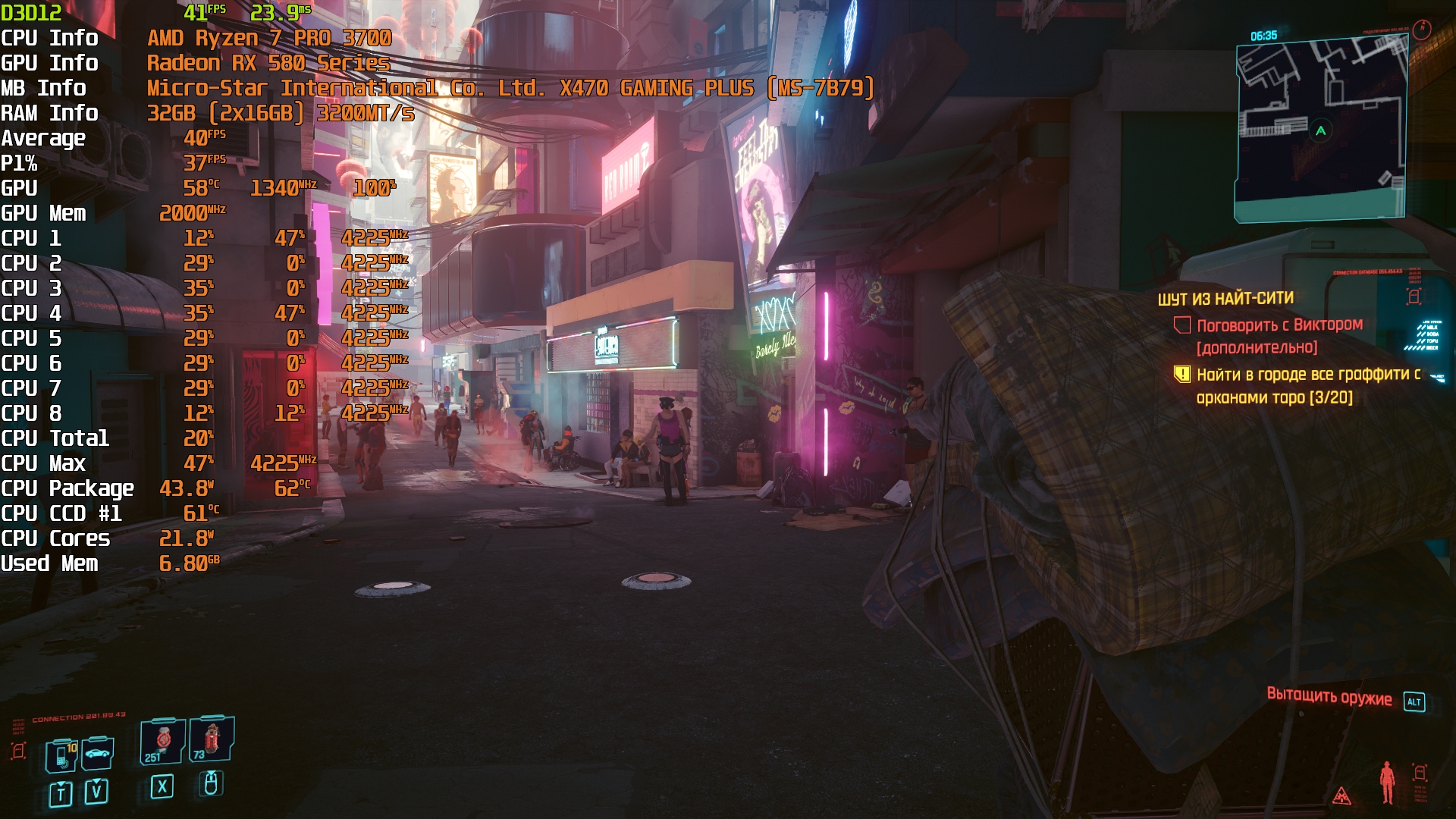
Task: Open the minimap in the corner
Action: click(x=1321, y=130)
